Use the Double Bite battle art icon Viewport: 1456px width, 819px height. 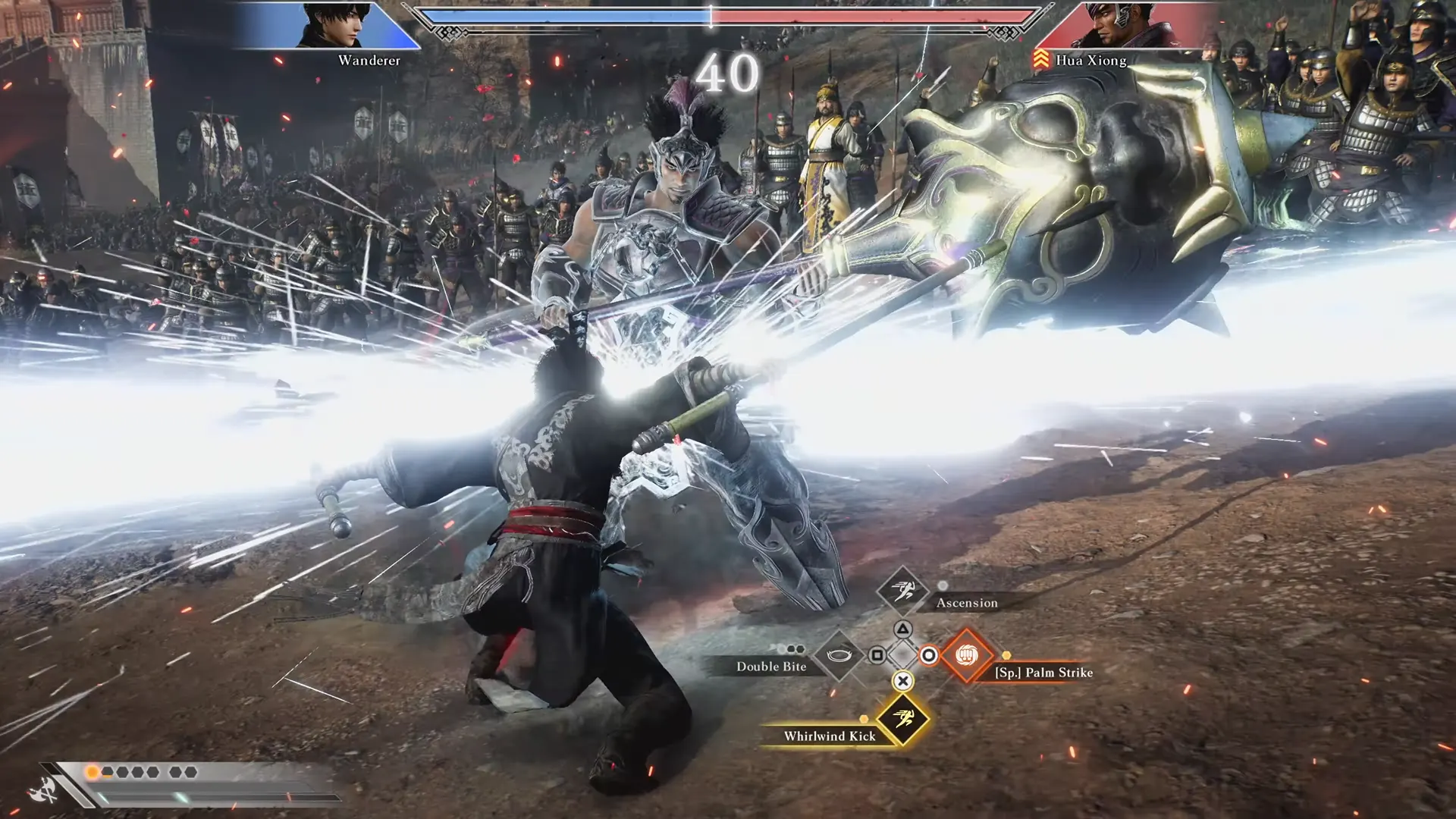(x=839, y=654)
